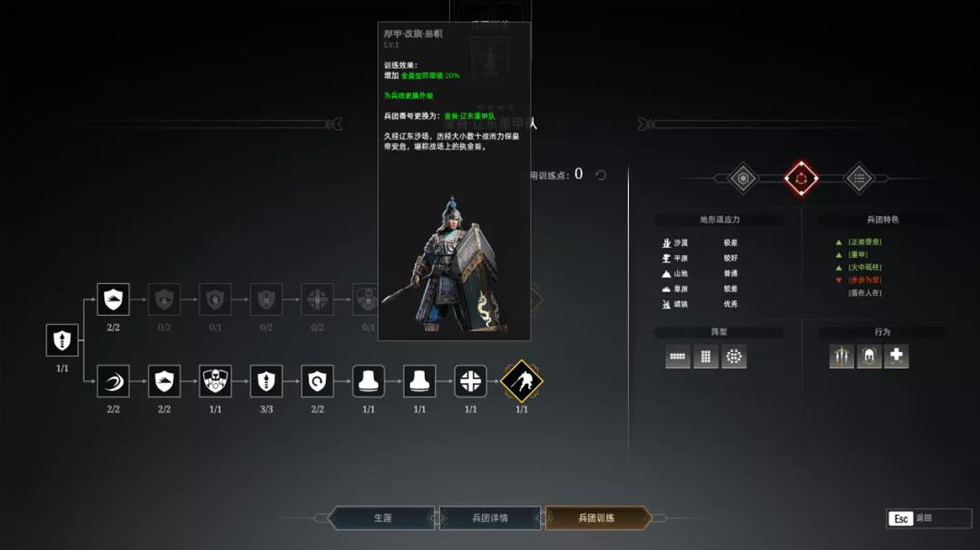Choose the shield with circular arrow node
The image size is (980, 550).
(x=317, y=381)
